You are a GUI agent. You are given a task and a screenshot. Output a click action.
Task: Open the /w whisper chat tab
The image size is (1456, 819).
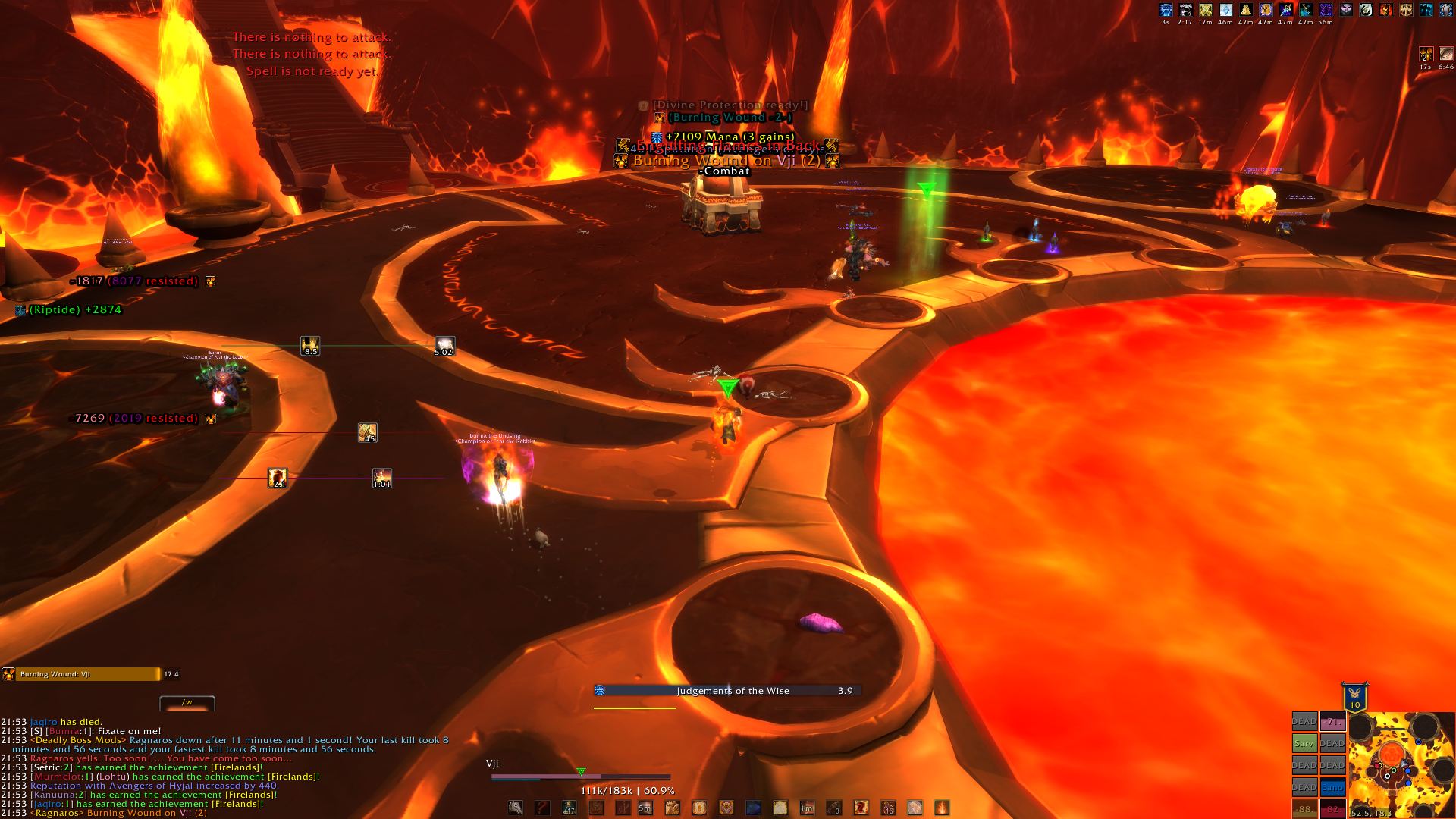187,703
